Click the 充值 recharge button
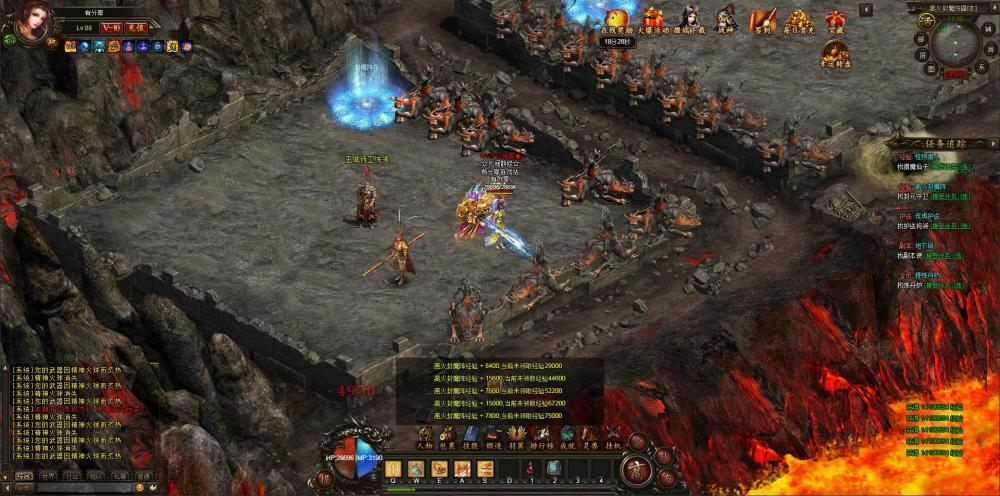The image size is (1000, 496). pyautogui.click(x=136, y=28)
